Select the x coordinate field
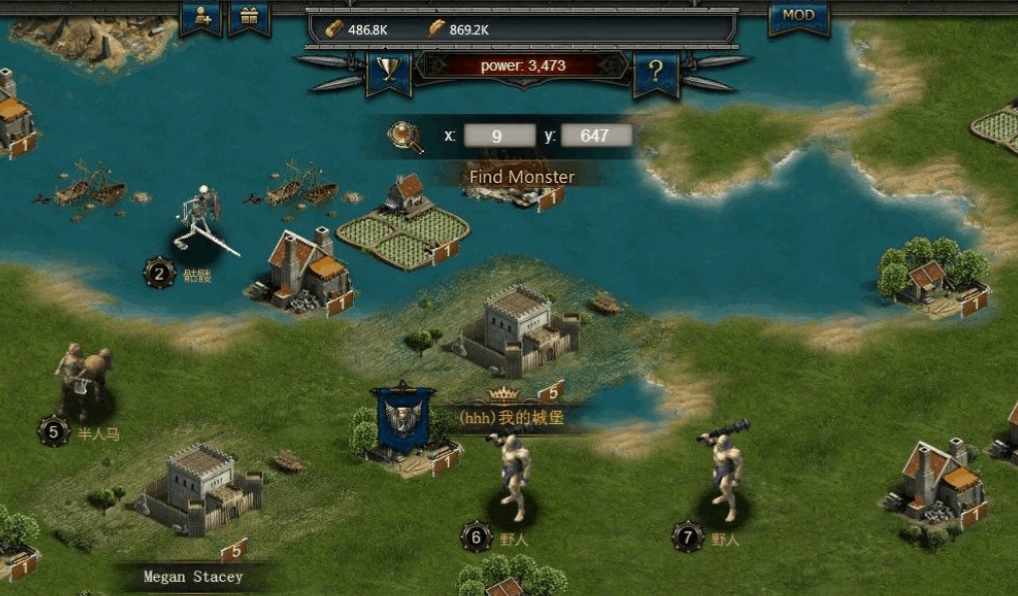1018x596 pixels. pyautogui.click(x=499, y=135)
